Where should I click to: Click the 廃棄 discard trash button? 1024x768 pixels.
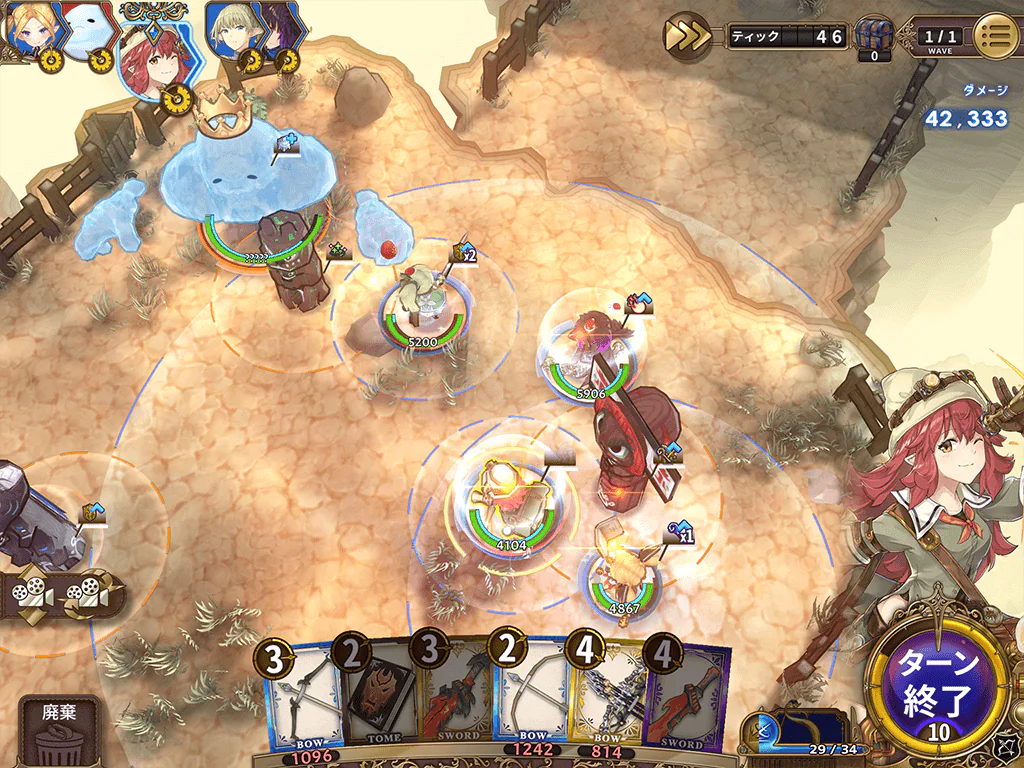(x=59, y=730)
